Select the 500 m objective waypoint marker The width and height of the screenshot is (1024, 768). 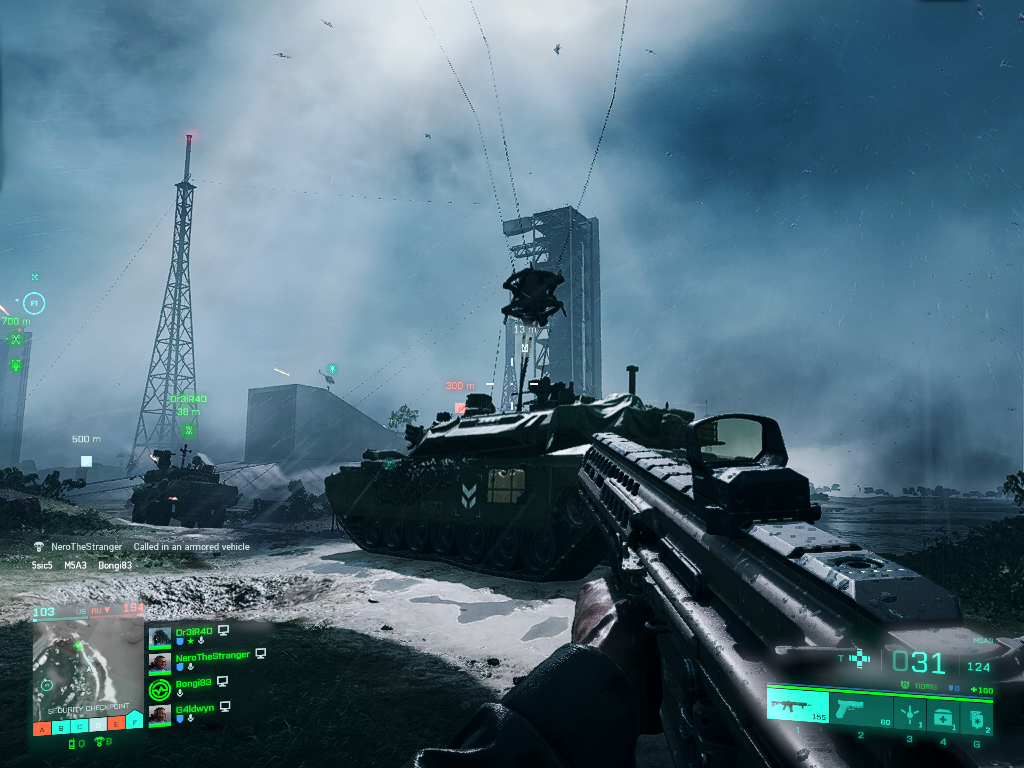coord(87,461)
